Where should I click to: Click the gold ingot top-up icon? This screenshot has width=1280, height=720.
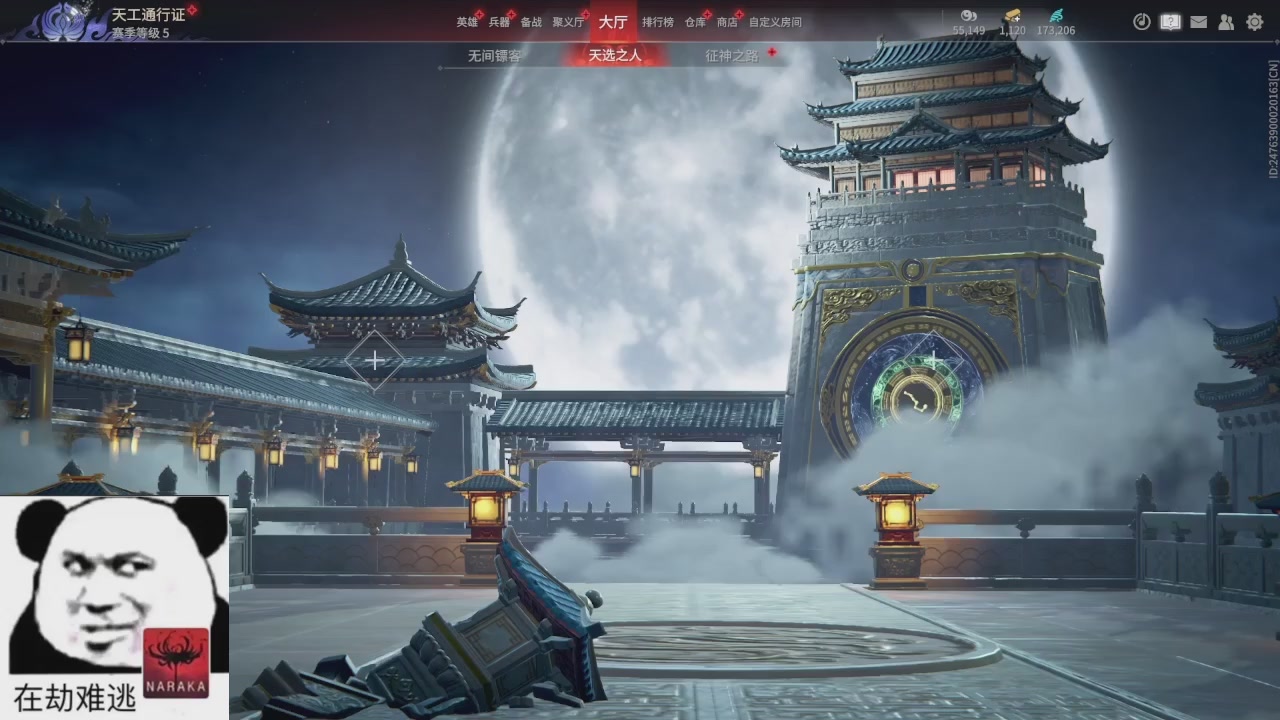click(1013, 16)
